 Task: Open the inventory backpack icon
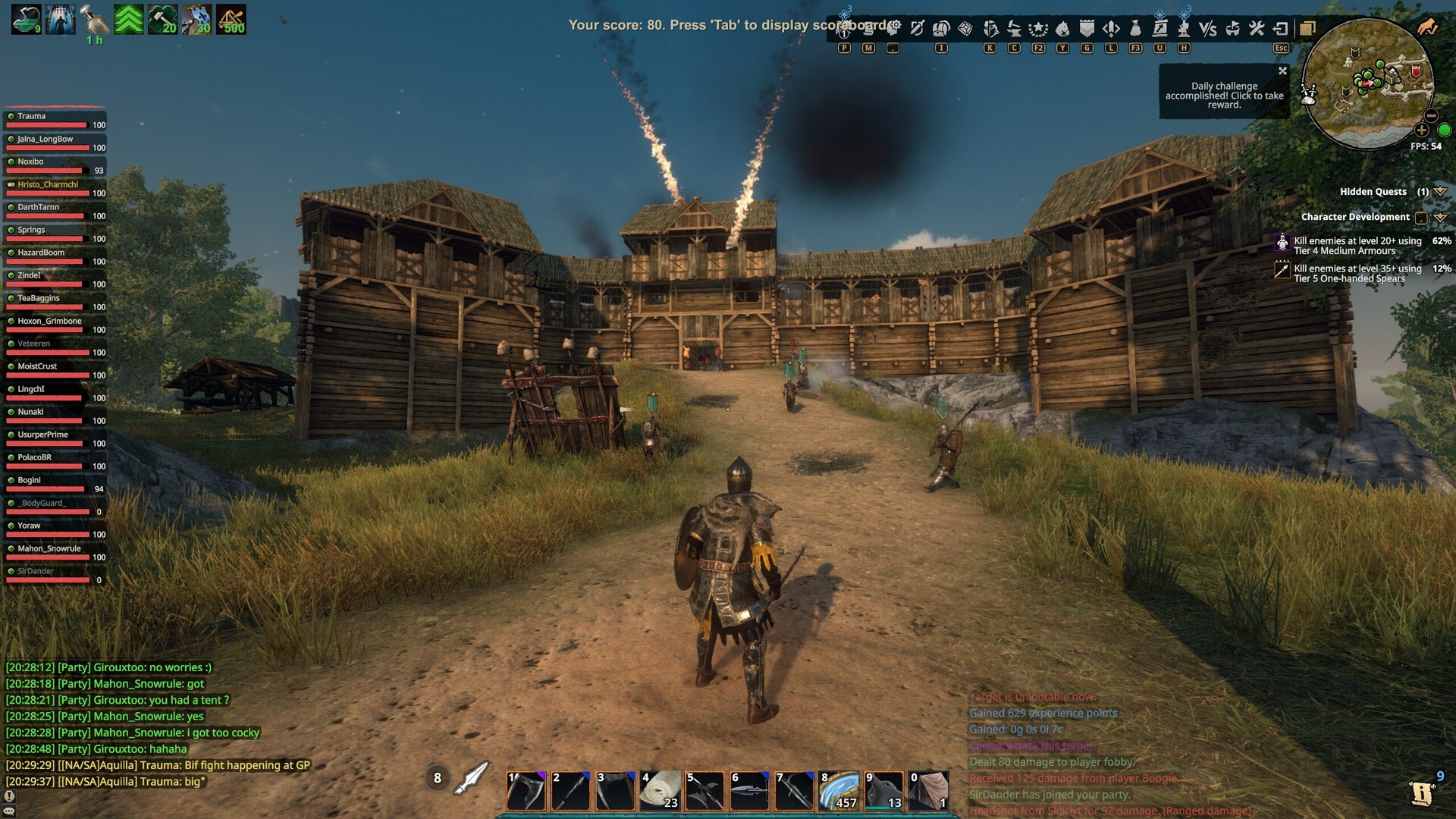[940, 28]
